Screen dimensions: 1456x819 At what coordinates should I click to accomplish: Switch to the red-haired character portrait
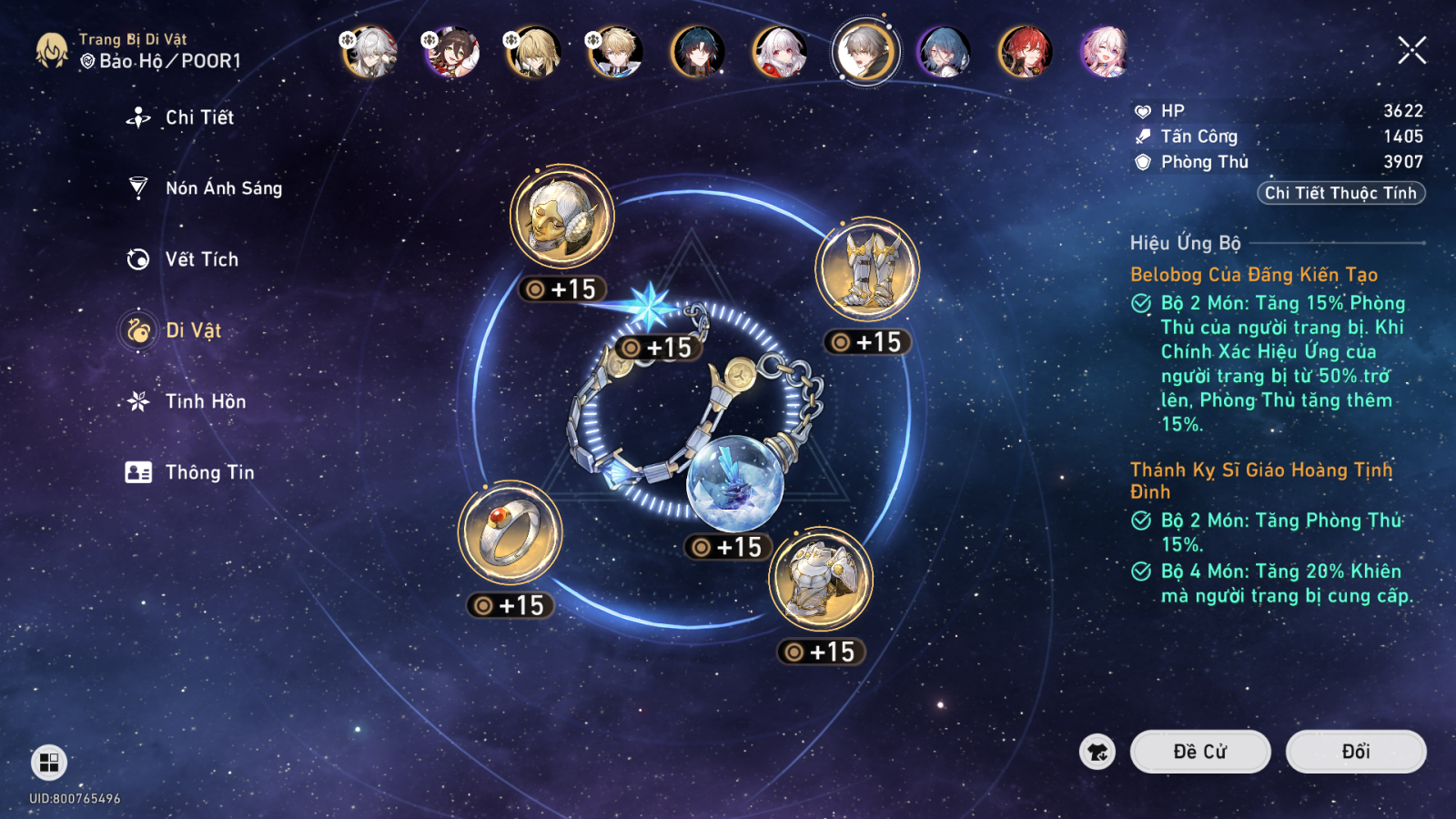click(x=1026, y=52)
